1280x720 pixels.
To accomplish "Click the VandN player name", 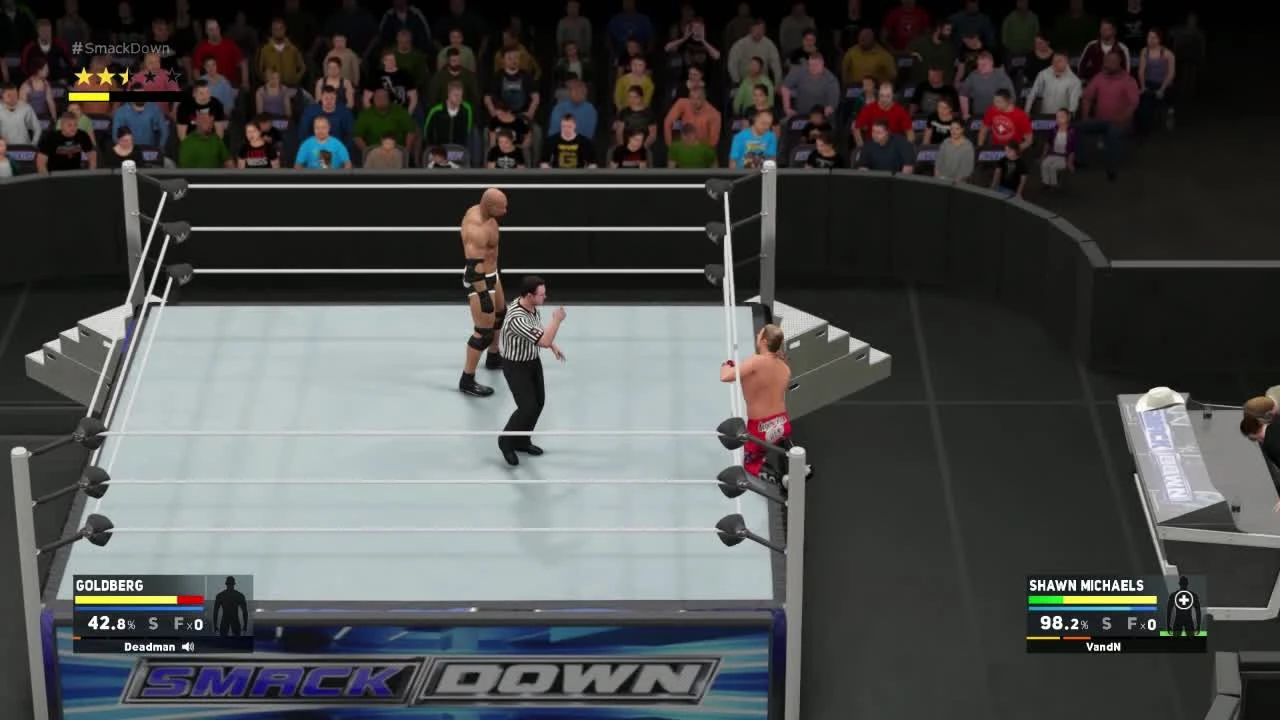I will click(x=1104, y=646).
